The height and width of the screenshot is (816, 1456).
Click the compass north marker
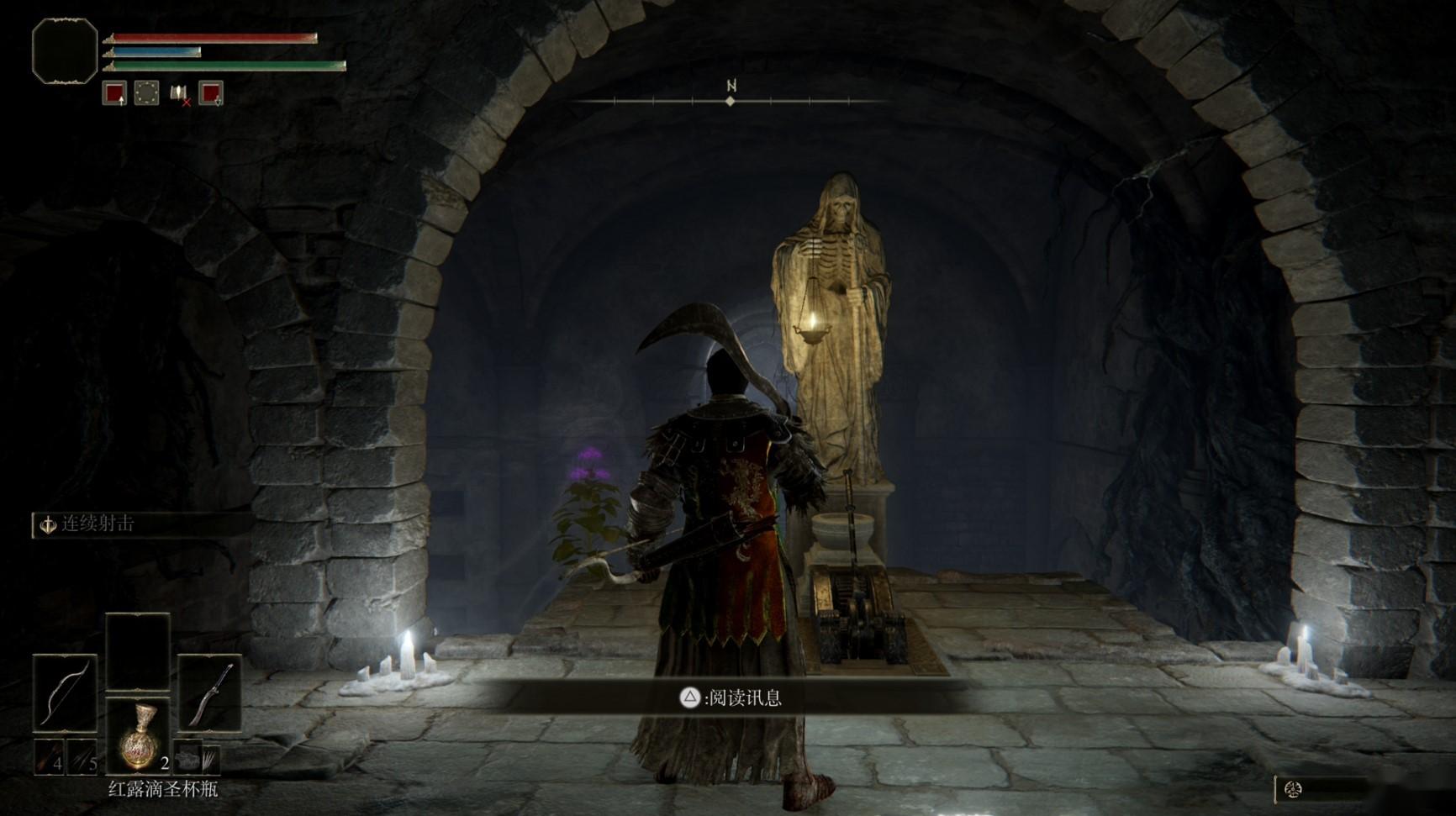point(731,87)
